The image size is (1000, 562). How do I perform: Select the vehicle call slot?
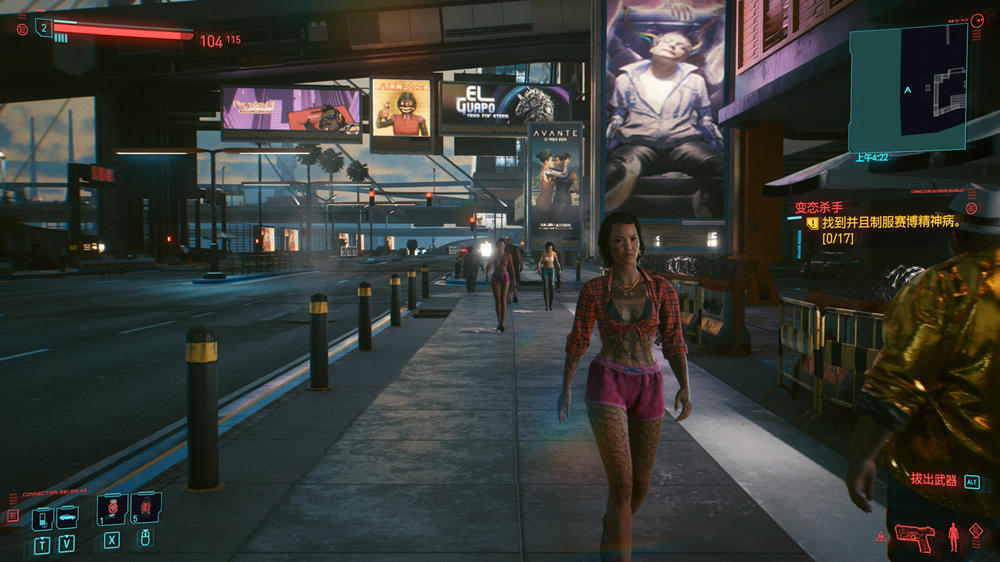tap(67, 517)
